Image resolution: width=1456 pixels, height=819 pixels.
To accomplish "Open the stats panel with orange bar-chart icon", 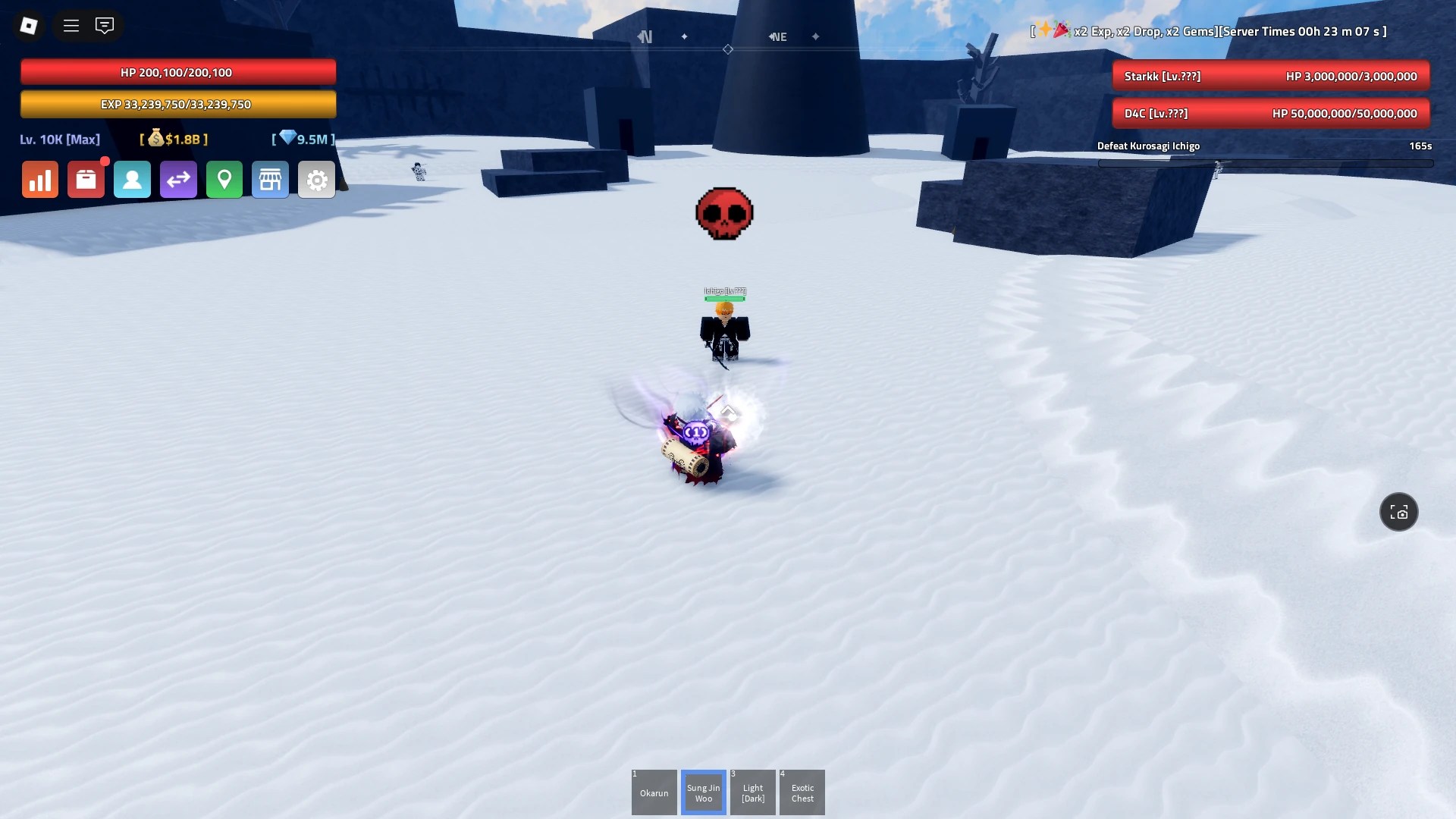I will [39, 180].
